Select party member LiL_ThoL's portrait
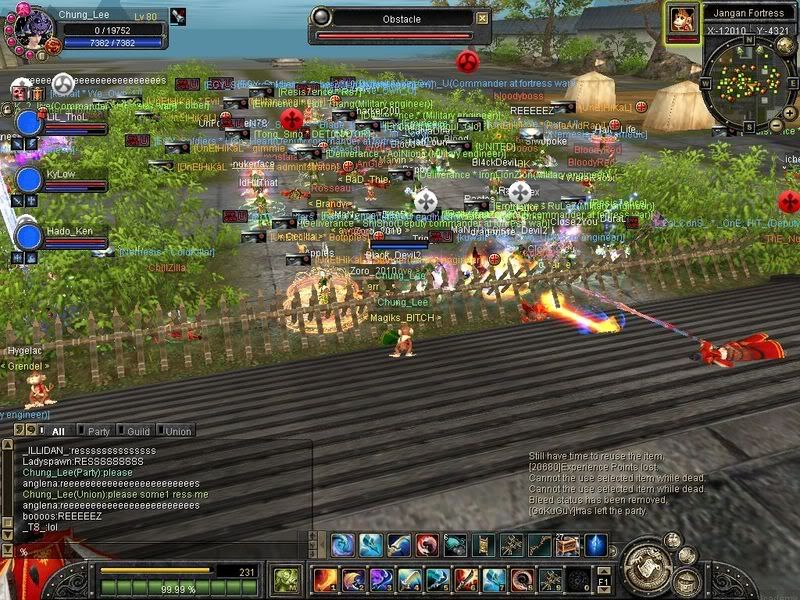 (x=30, y=123)
